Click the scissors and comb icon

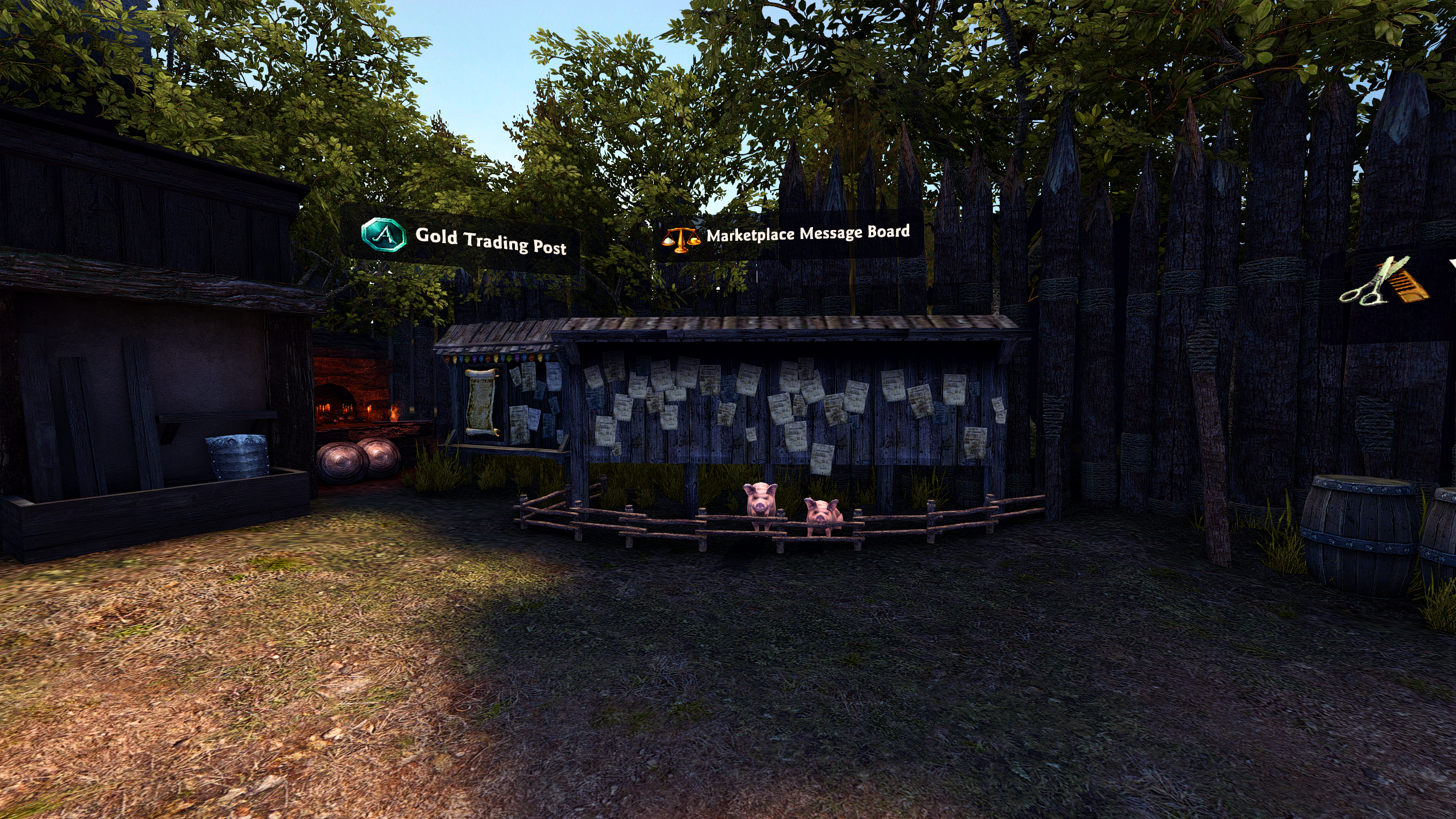coord(1384,282)
